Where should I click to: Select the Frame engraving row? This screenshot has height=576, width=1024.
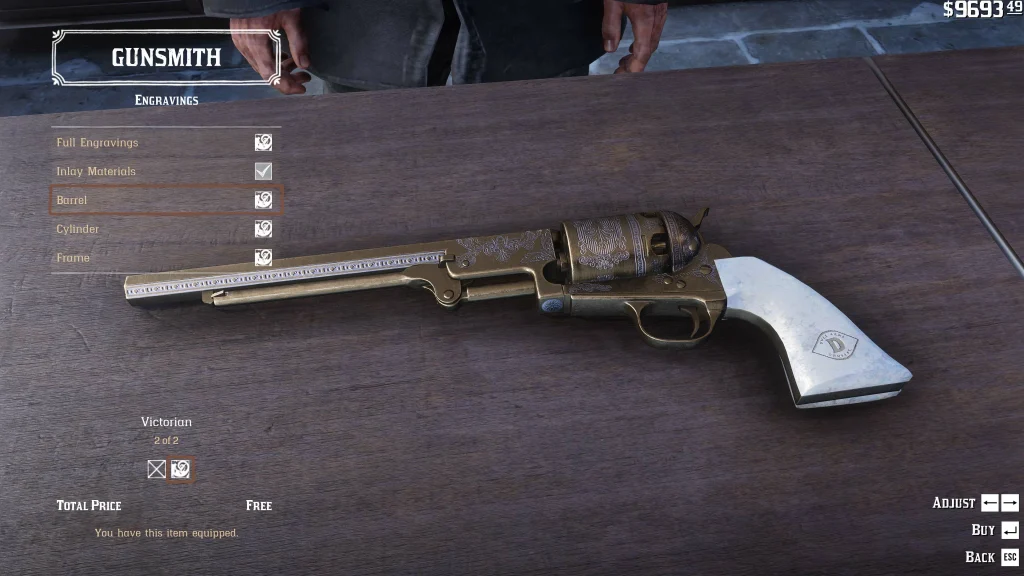[x=165, y=258]
